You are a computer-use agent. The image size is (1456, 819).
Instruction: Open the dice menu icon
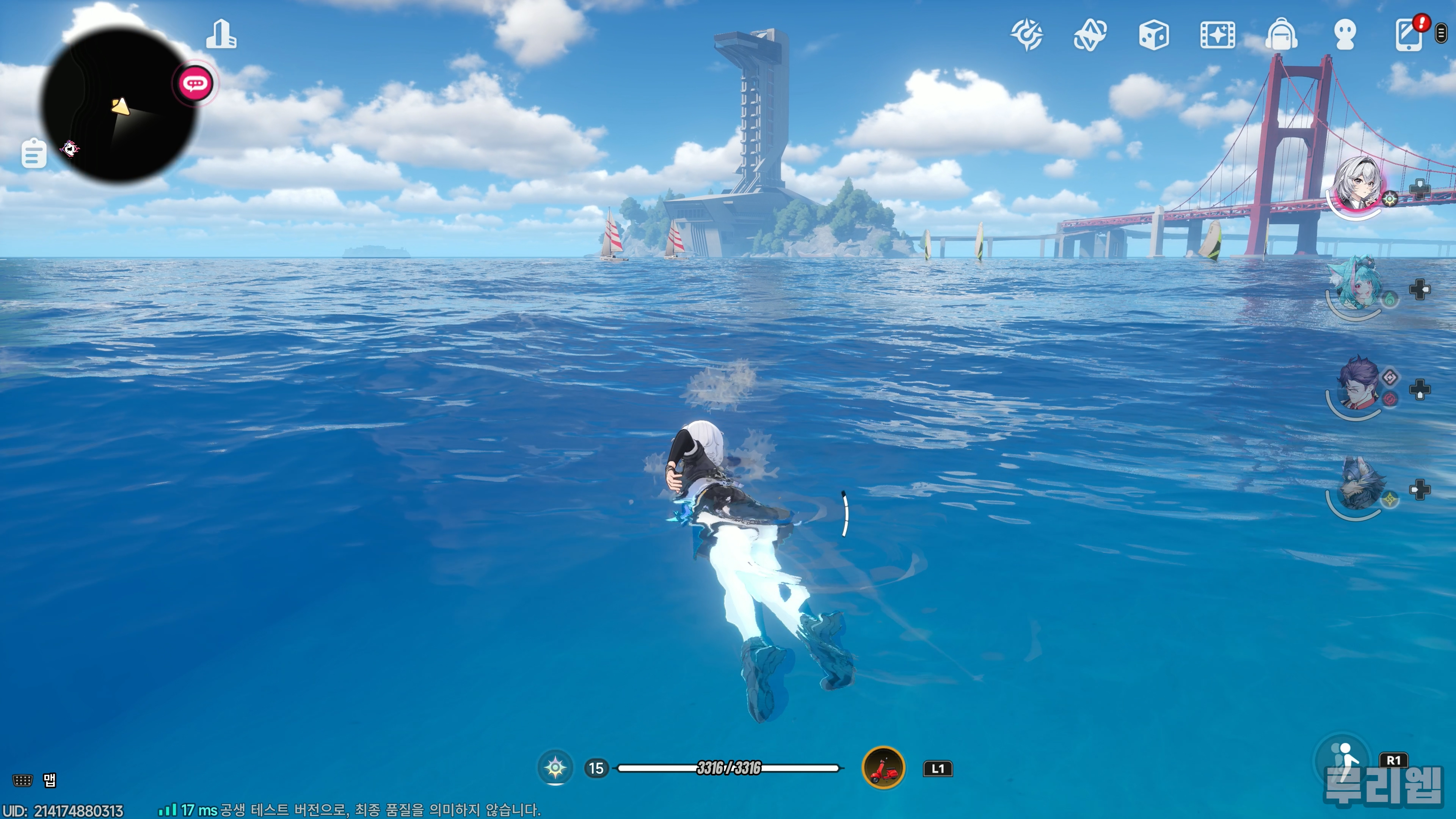[1153, 35]
